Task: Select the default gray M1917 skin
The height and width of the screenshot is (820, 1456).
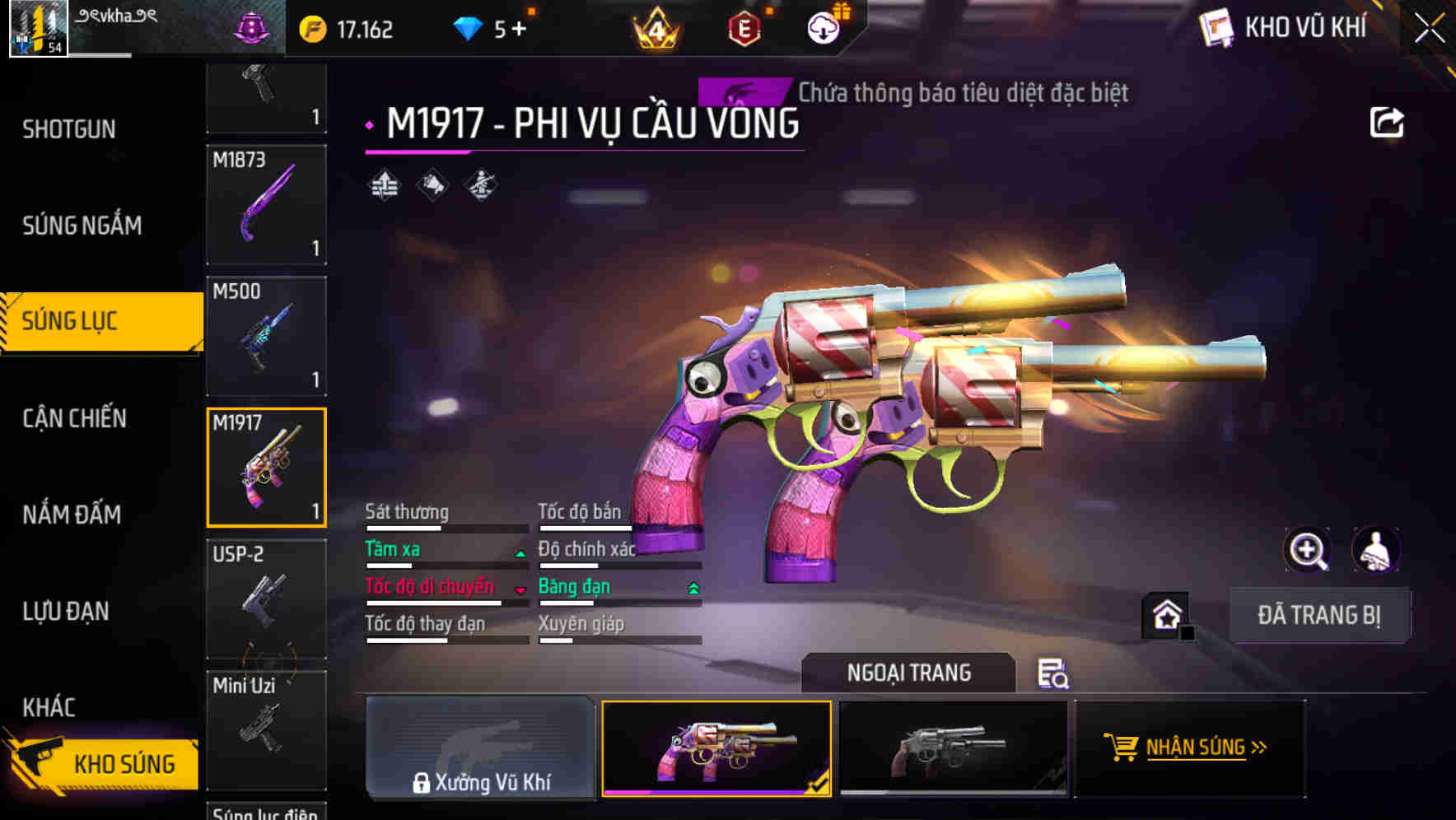Action: click(x=953, y=748)
